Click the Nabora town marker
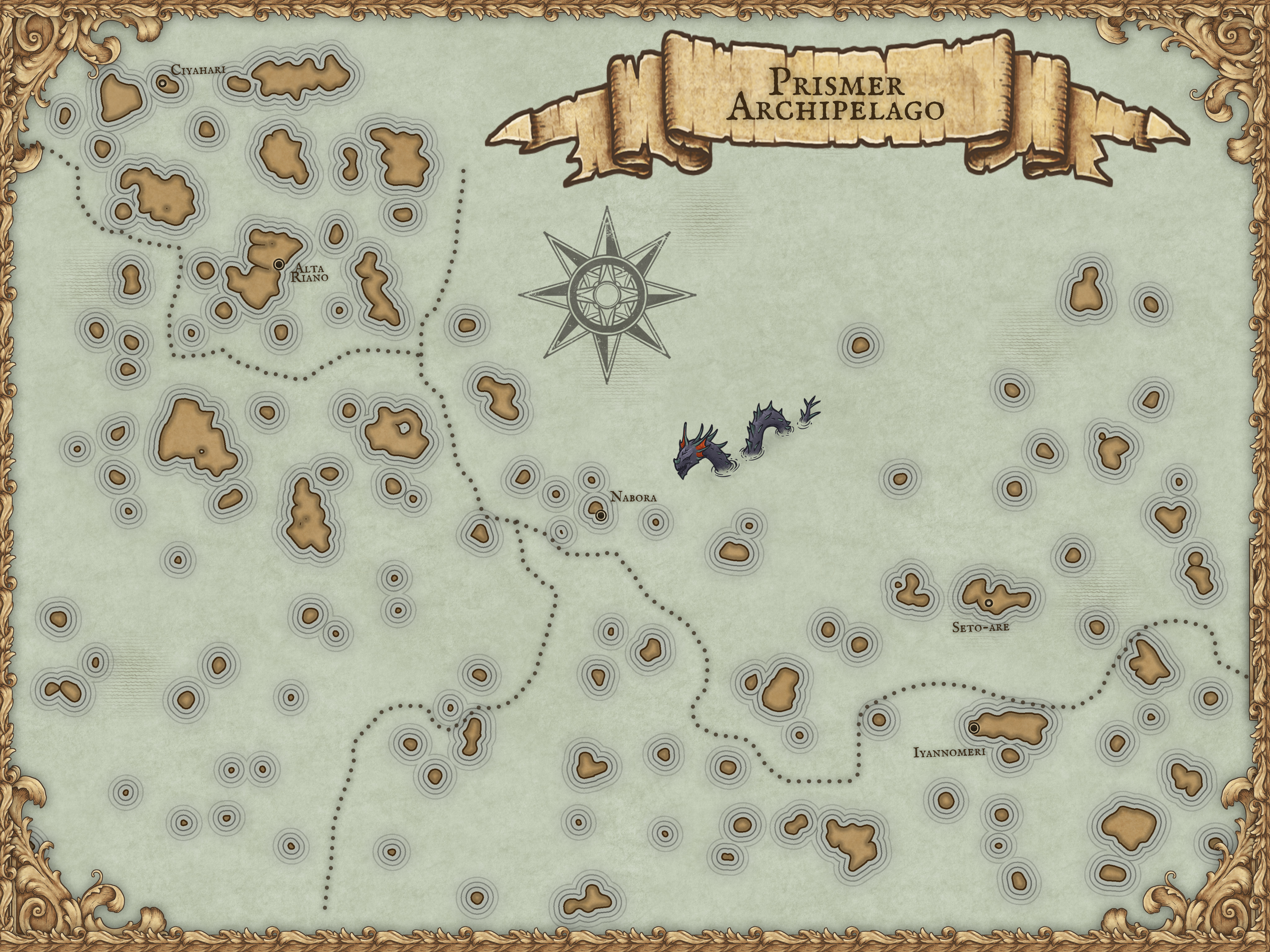 [x=601, y=515]
